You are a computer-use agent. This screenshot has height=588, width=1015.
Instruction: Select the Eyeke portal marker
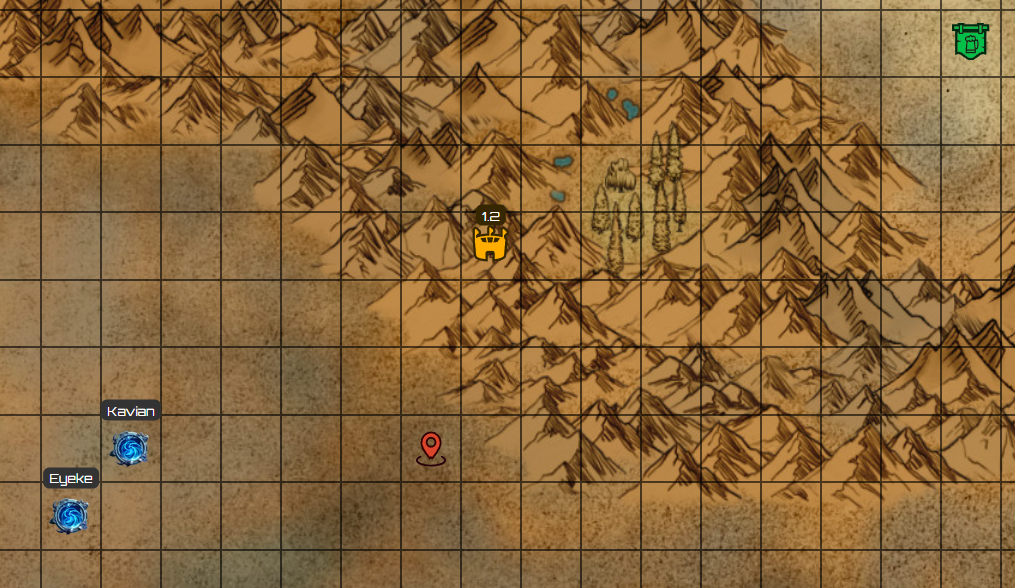70,515
